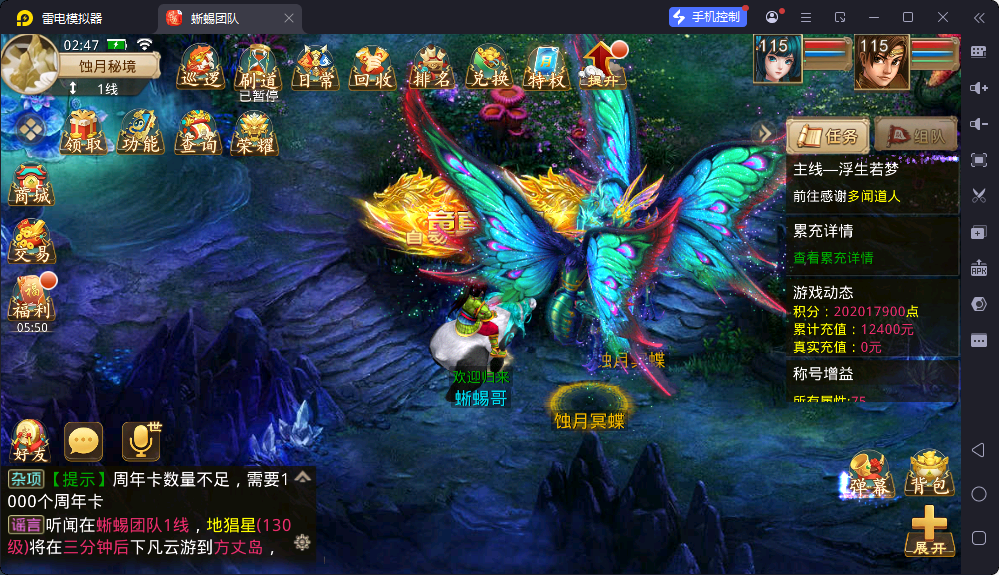This screenshot has height=575, width=999.
Task: Click the 手机控制 button in title bar
Action: pos(708,17)
